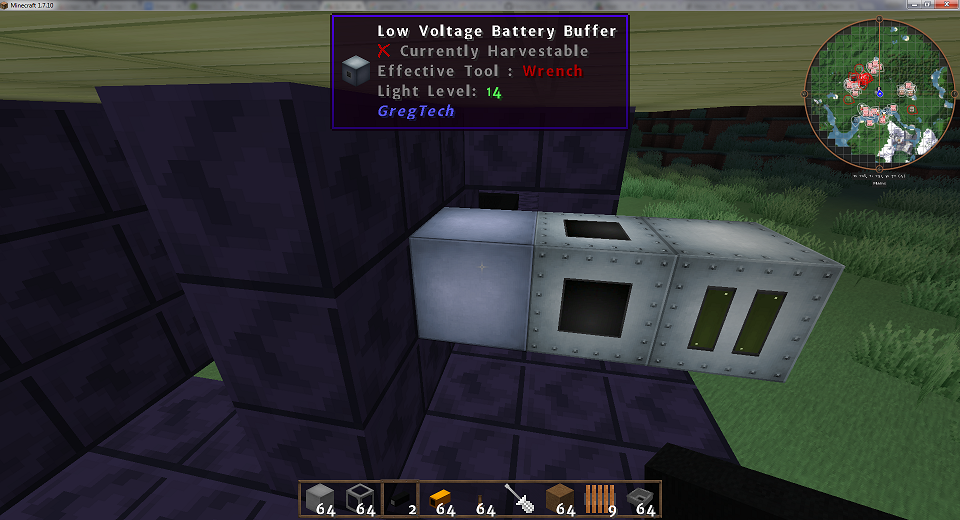The image size is (960, 520).
Task: Select the gray stone block hotbar slot
Action: [x=319, y=498]
